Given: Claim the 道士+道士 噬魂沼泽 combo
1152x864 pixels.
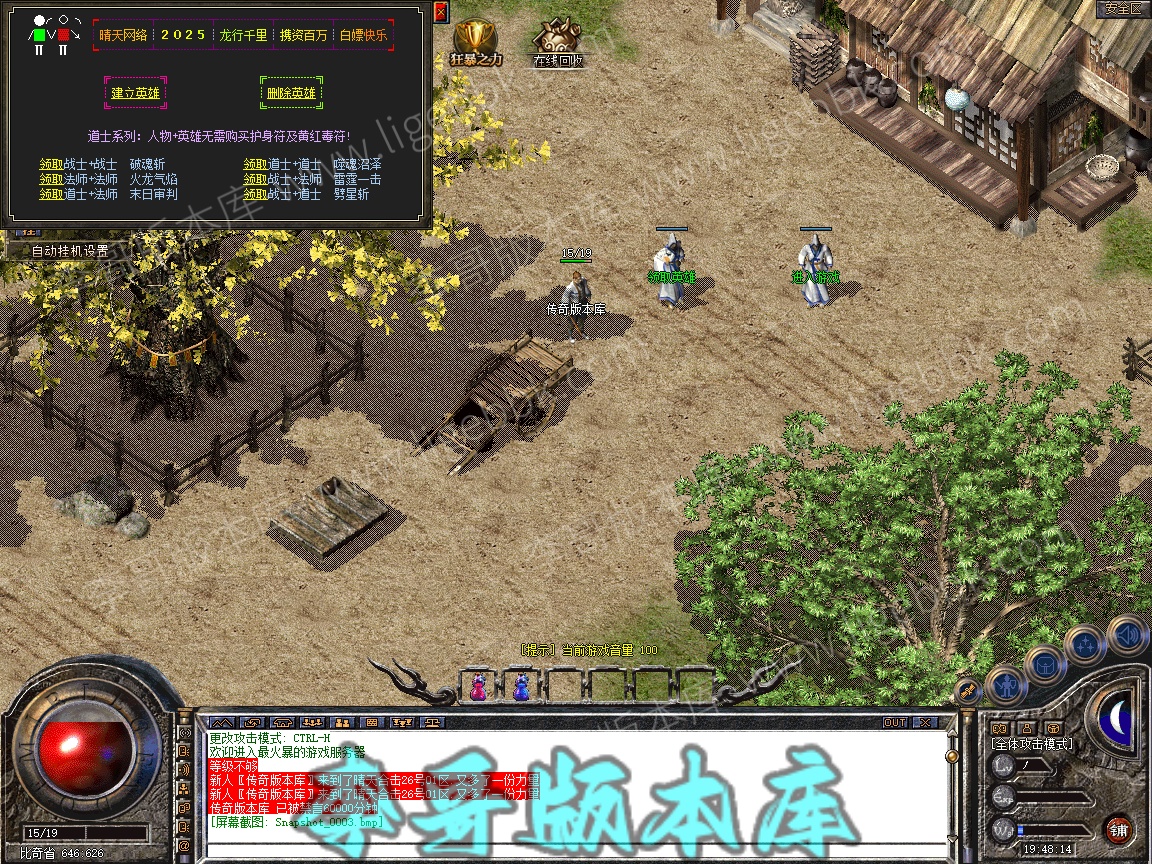Looking at the screenshot, I should 255,164.
